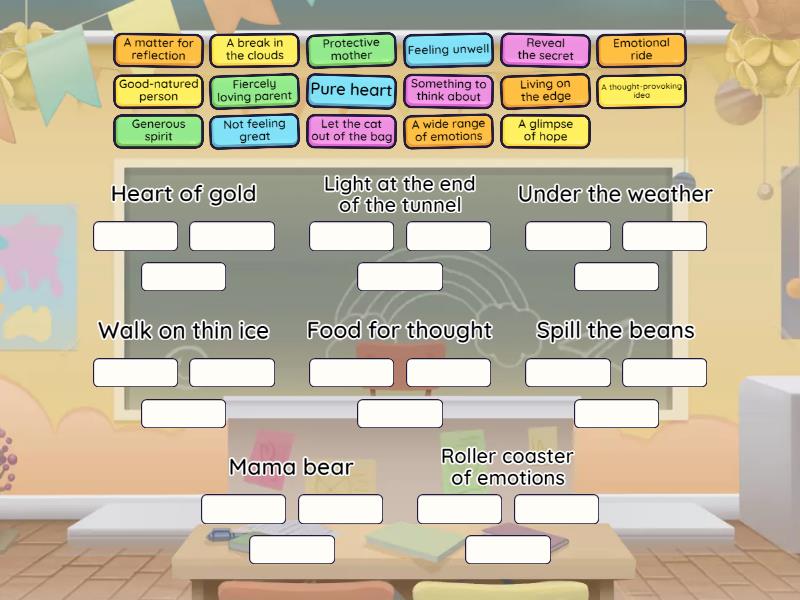Choose the 'A wide range of emotions' tile
800x600 pixels.
[448, 131]
